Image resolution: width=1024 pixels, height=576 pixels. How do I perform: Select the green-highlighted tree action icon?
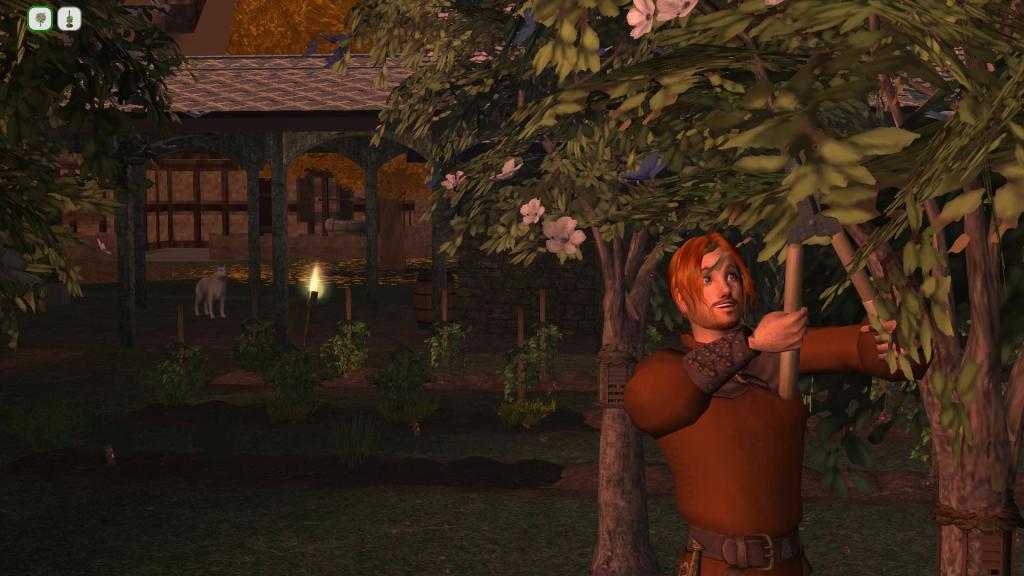coord(40,18)
